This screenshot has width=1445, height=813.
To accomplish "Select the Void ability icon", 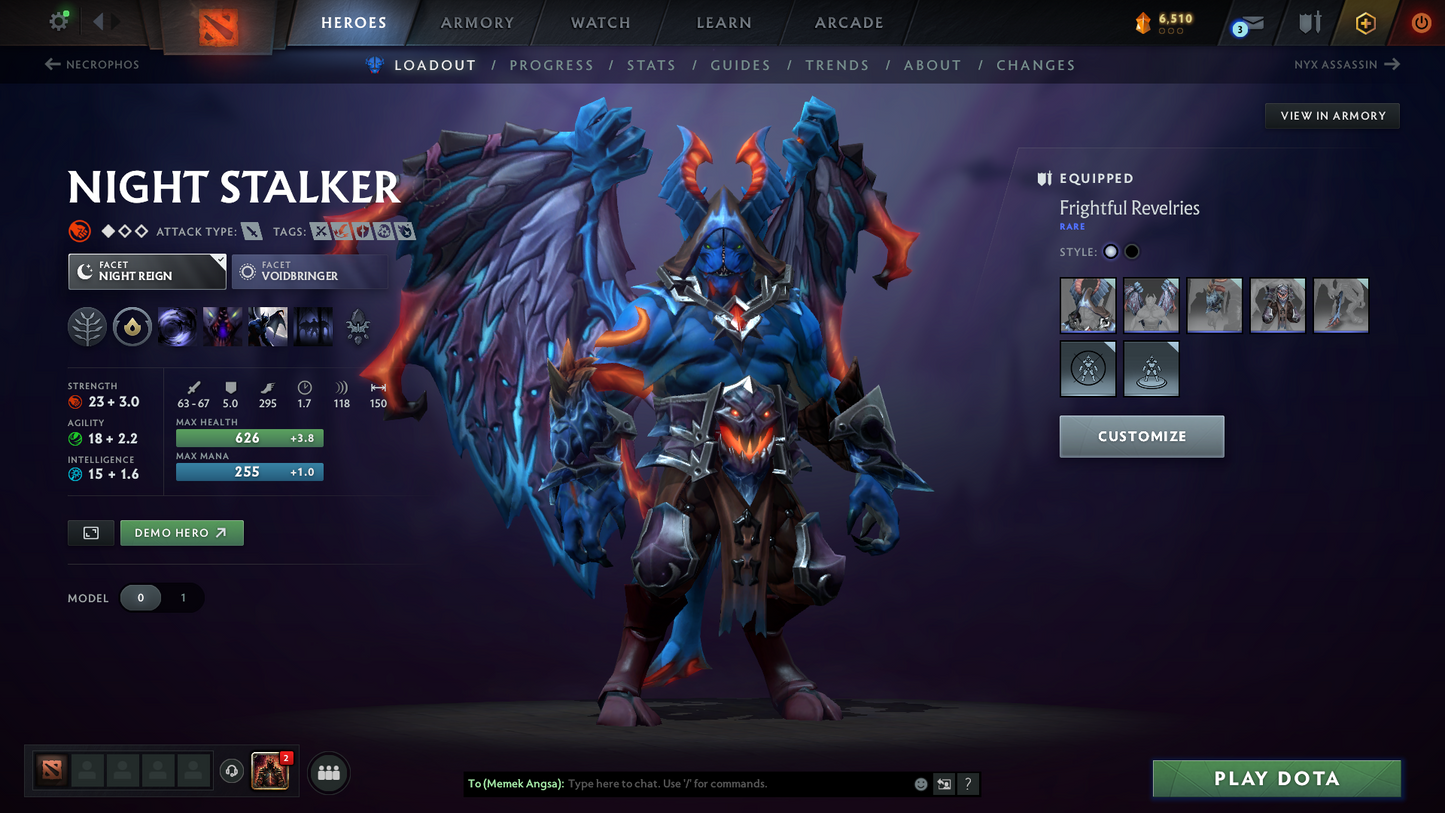I will pyautogui.click(x=177, y=326).
